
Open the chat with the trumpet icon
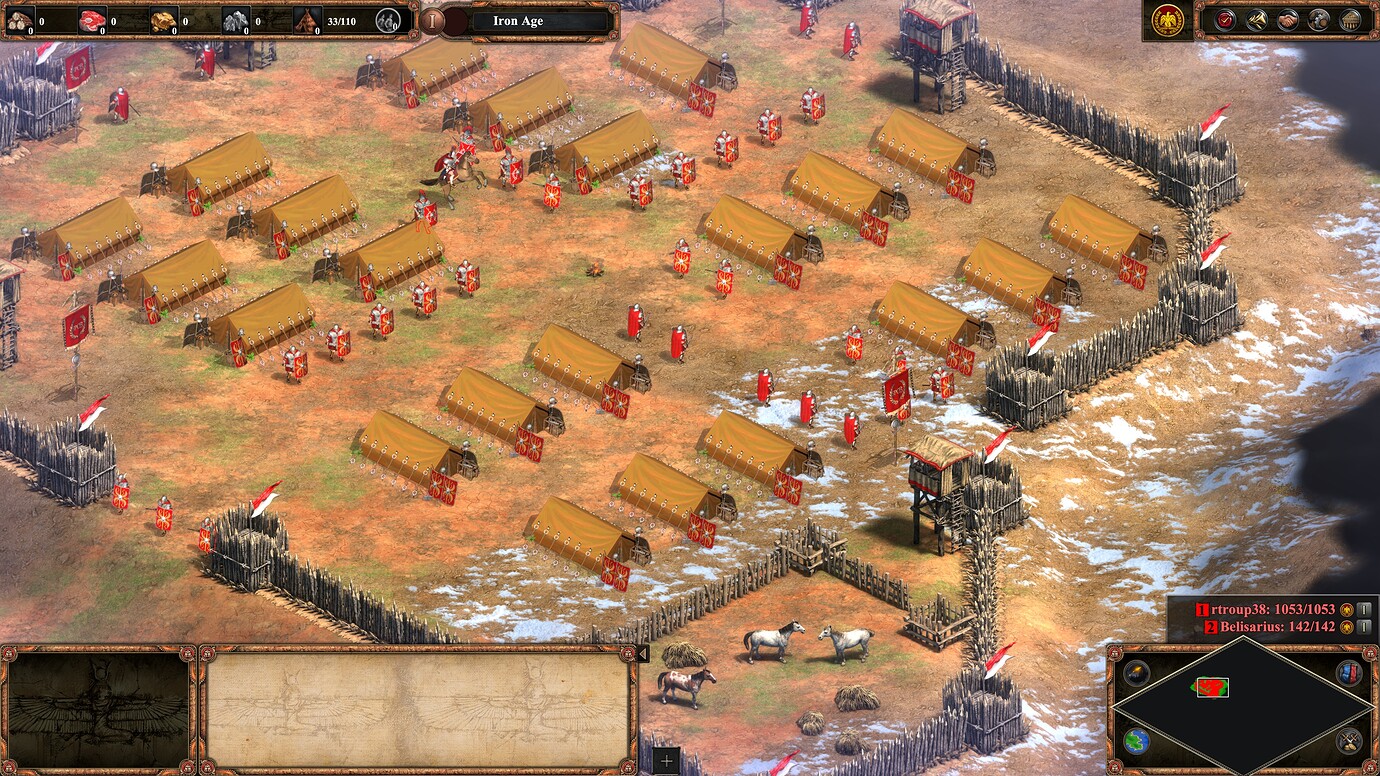1256,19
